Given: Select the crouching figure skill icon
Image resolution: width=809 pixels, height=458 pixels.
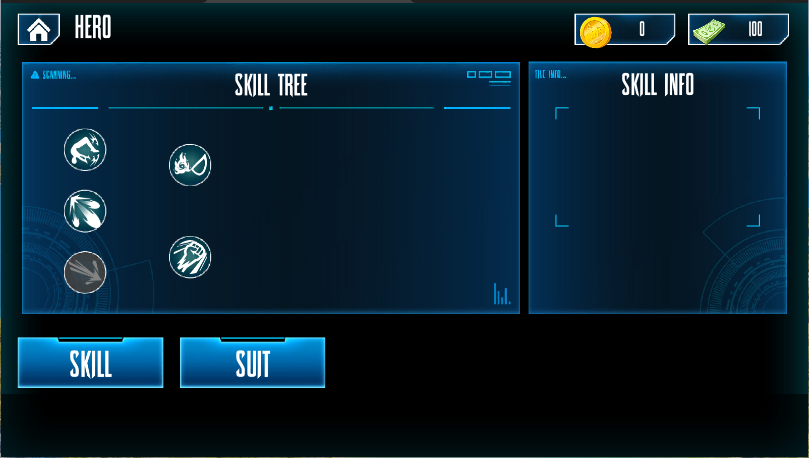Looking at the screenshot, I should pos(85,150).
